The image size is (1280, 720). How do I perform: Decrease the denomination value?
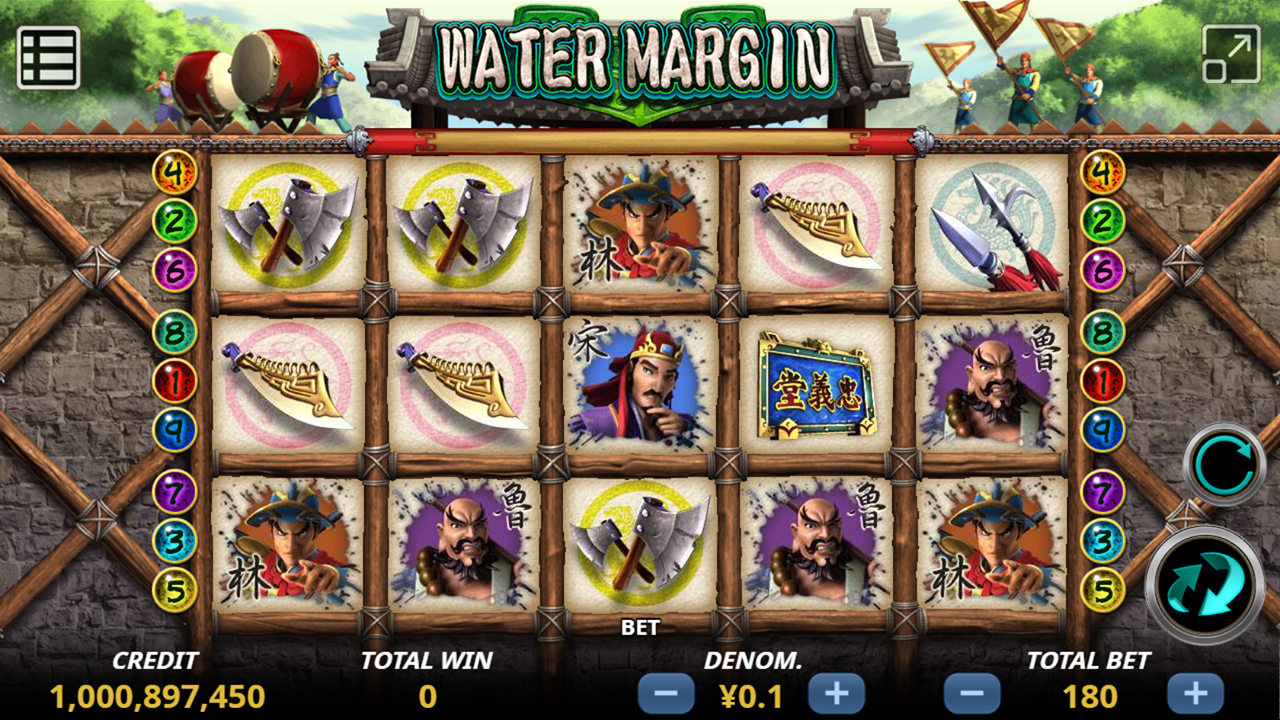click(x=666, y=693)
